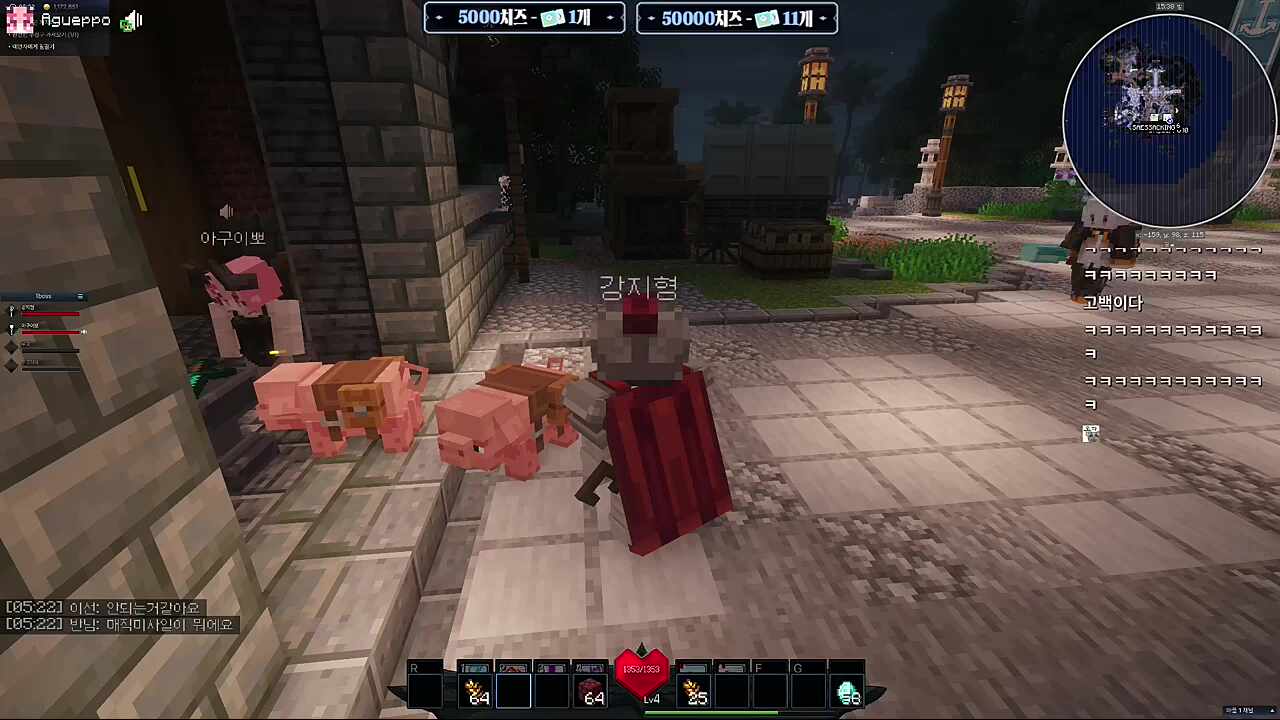The height and width of the screenshot is (720, 1280).
Task: Select the first party member in the list
Action: [45, 311]
